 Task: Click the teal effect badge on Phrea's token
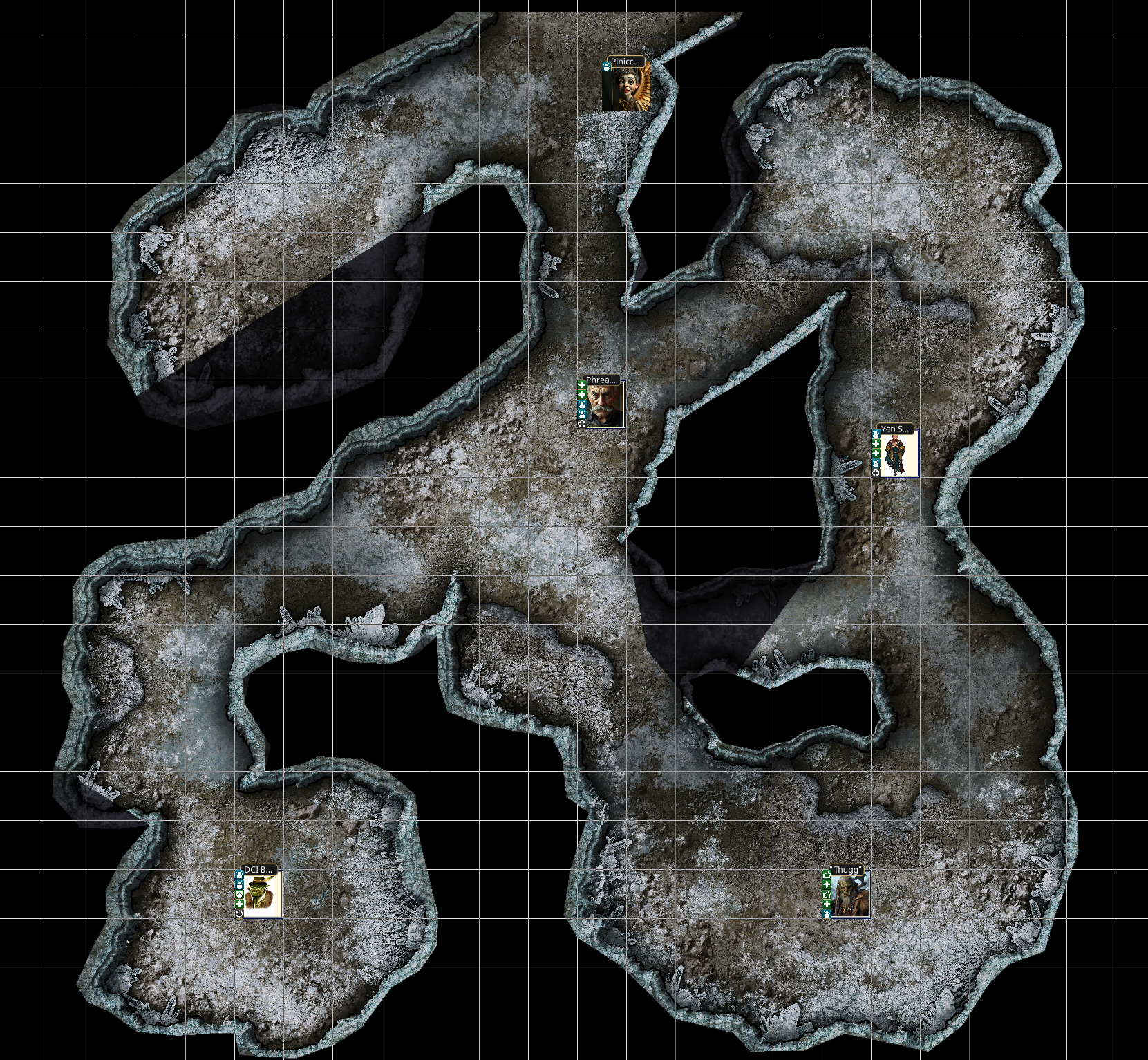tap(582, 405)
